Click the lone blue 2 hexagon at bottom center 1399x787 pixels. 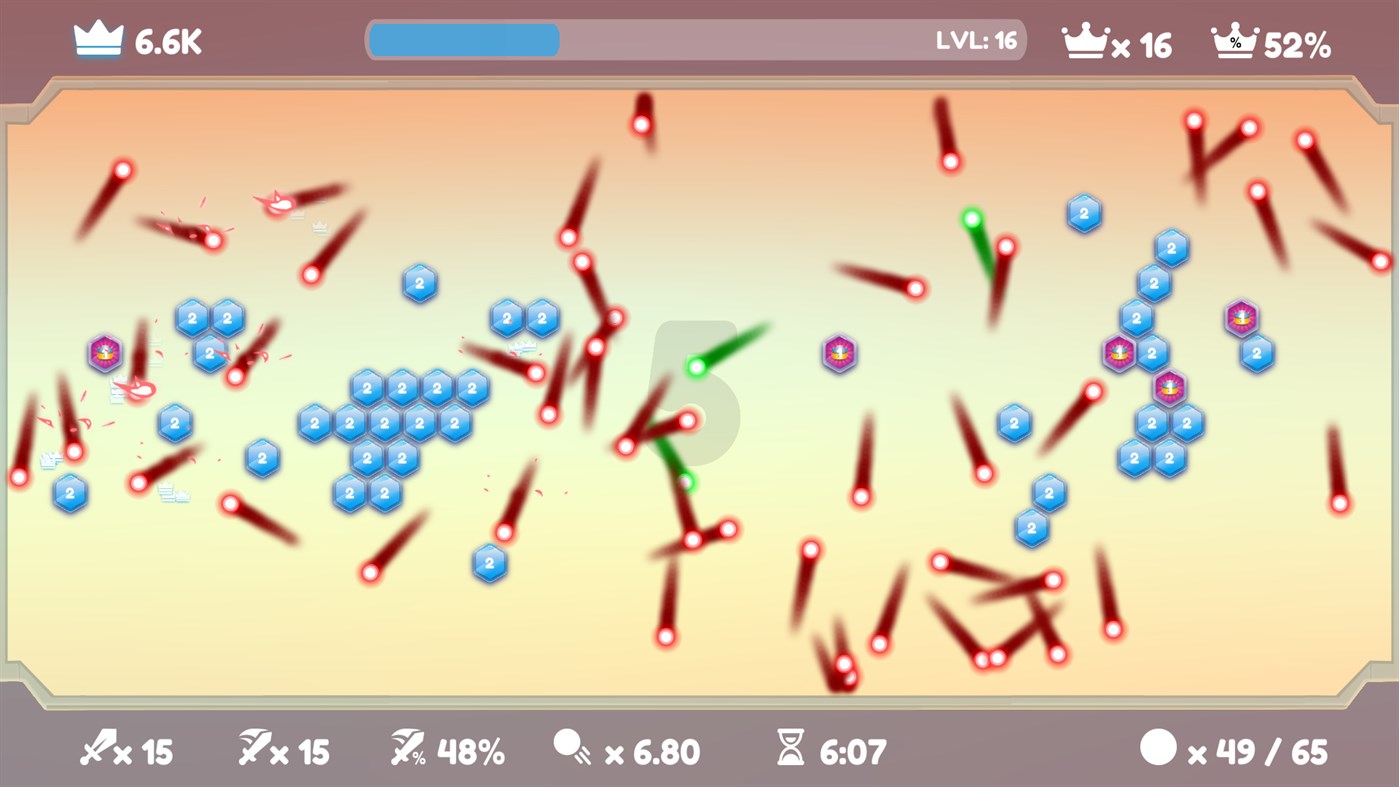[x=488, y=565]
